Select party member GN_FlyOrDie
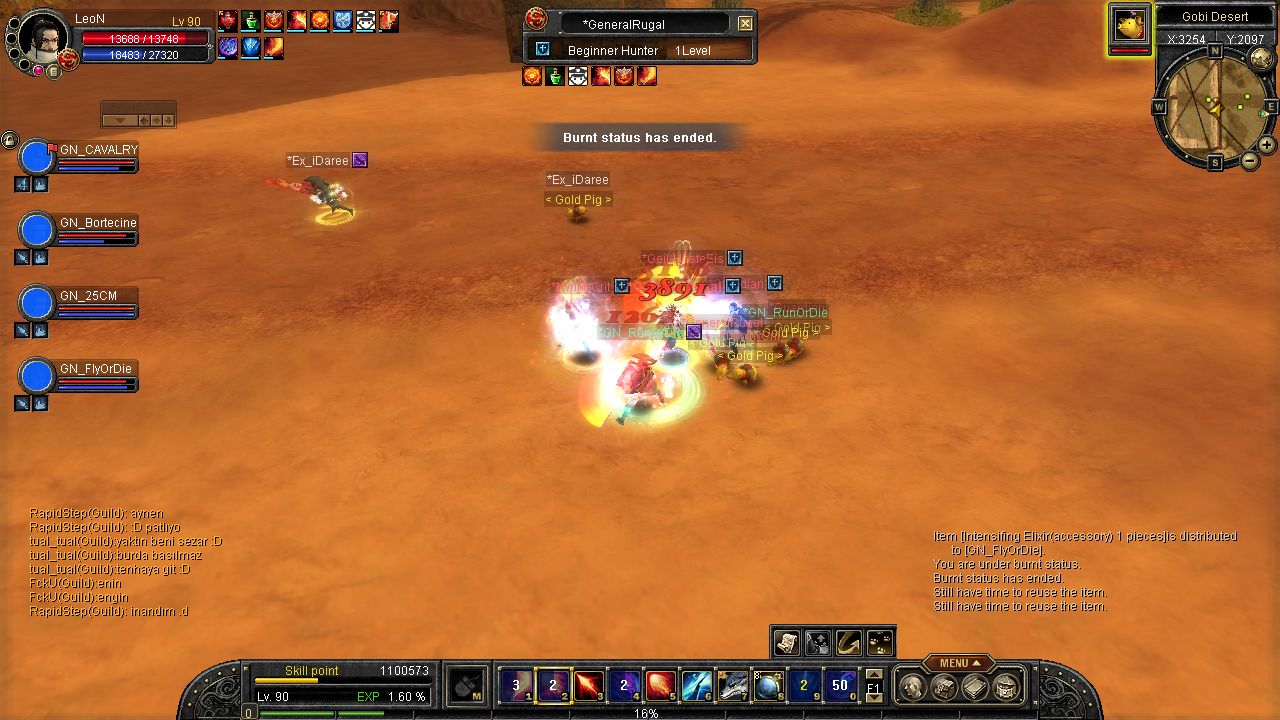This screenshot has height=720, width=1280. (37, 377)
